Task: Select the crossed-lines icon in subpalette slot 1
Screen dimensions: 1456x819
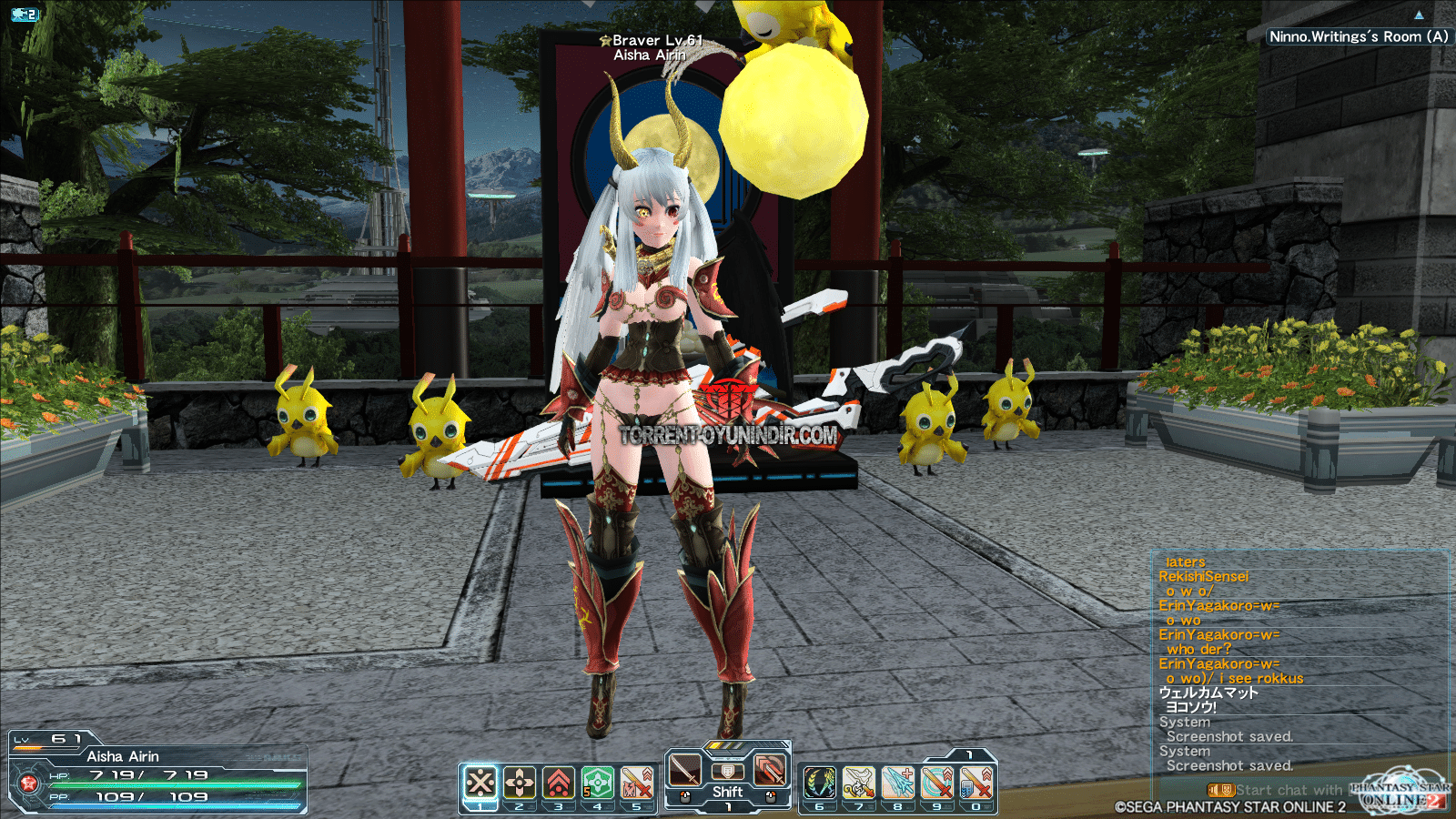Action: [480, 783]
